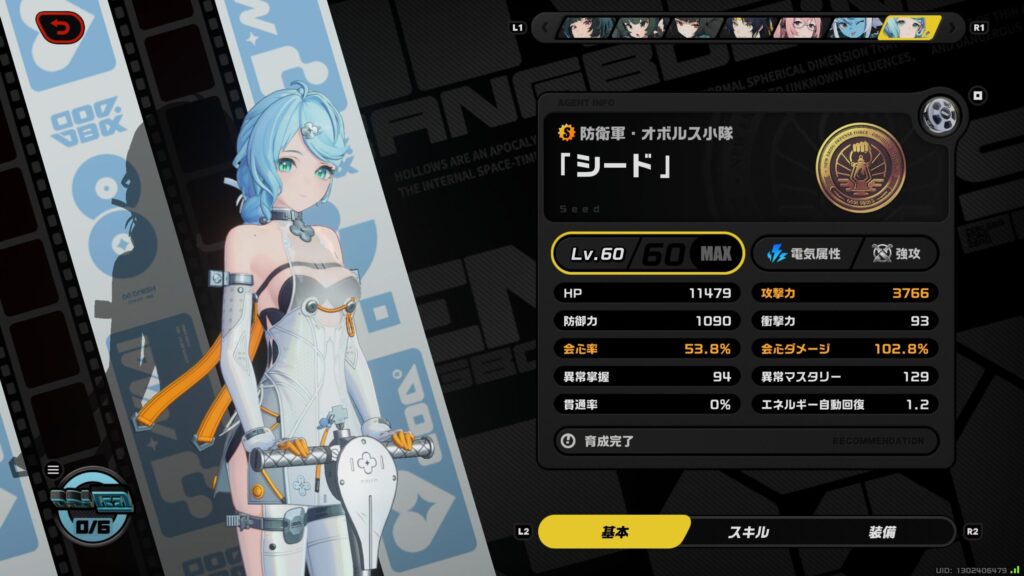The image size is (1024, 576).
Task: Switch to the 基本 tab
Action: pyautogui.click(x=614, y=532)
